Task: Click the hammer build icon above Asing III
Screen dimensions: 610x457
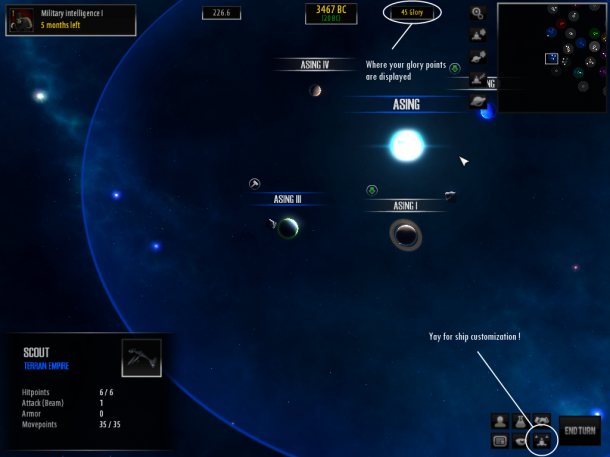Action: 255,183
